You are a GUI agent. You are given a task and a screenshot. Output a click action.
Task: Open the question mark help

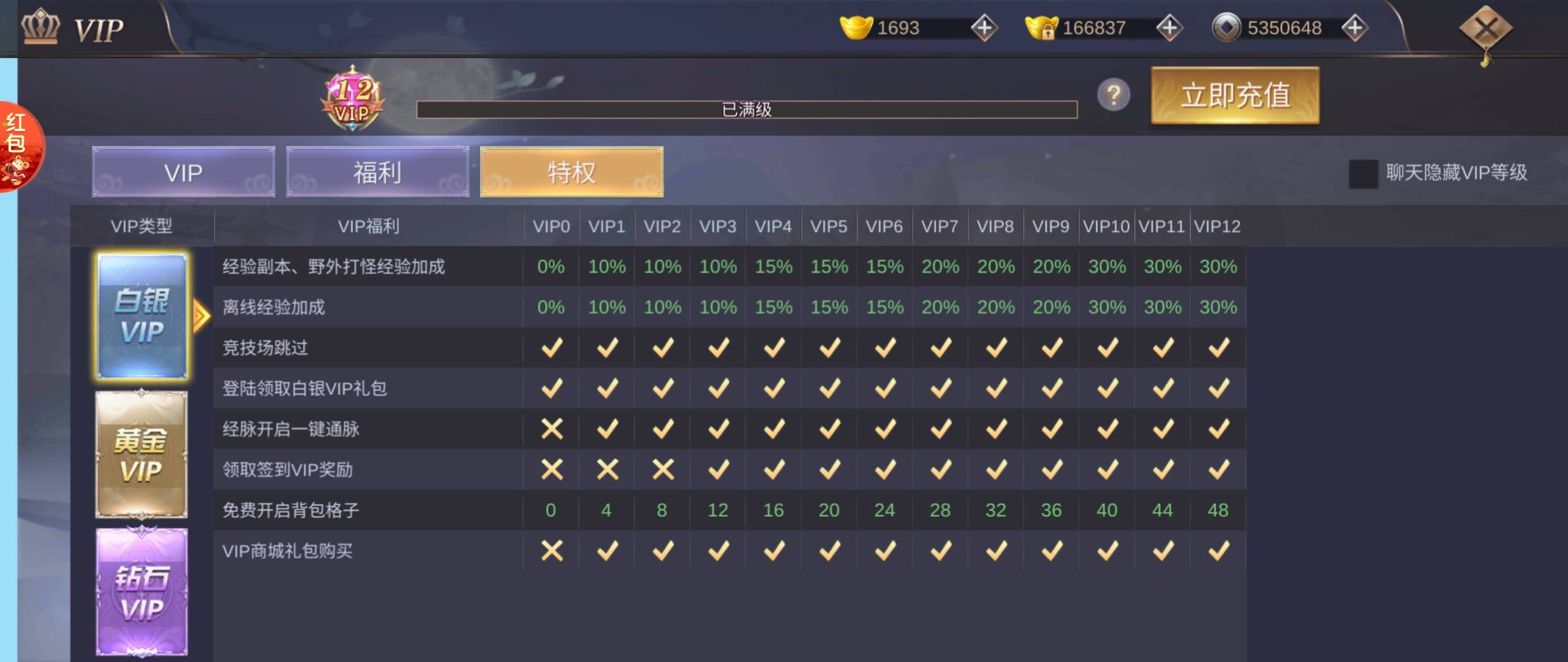[1114, 95]
